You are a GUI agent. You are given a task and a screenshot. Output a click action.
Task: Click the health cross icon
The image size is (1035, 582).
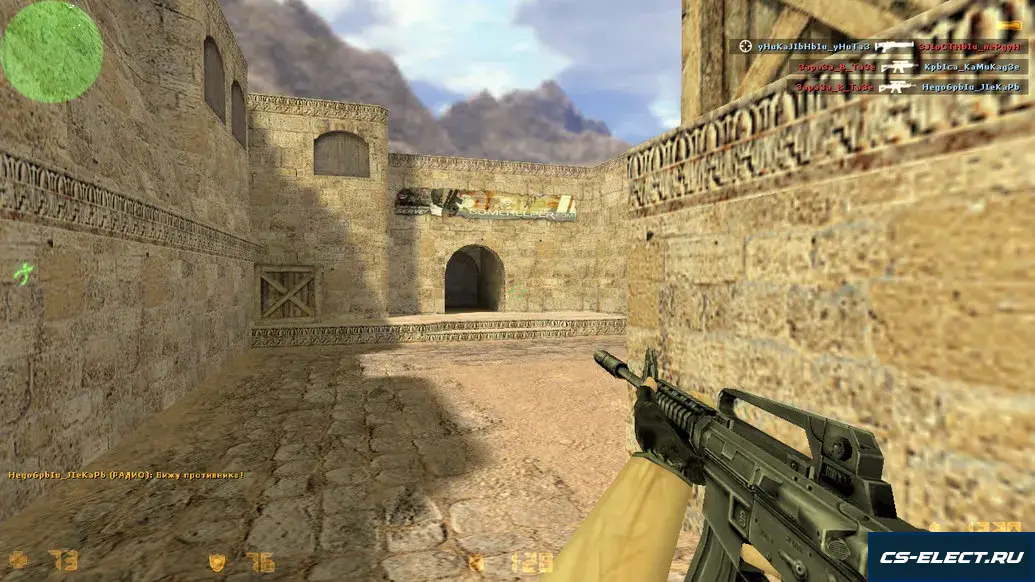click(x=19, y=561)
